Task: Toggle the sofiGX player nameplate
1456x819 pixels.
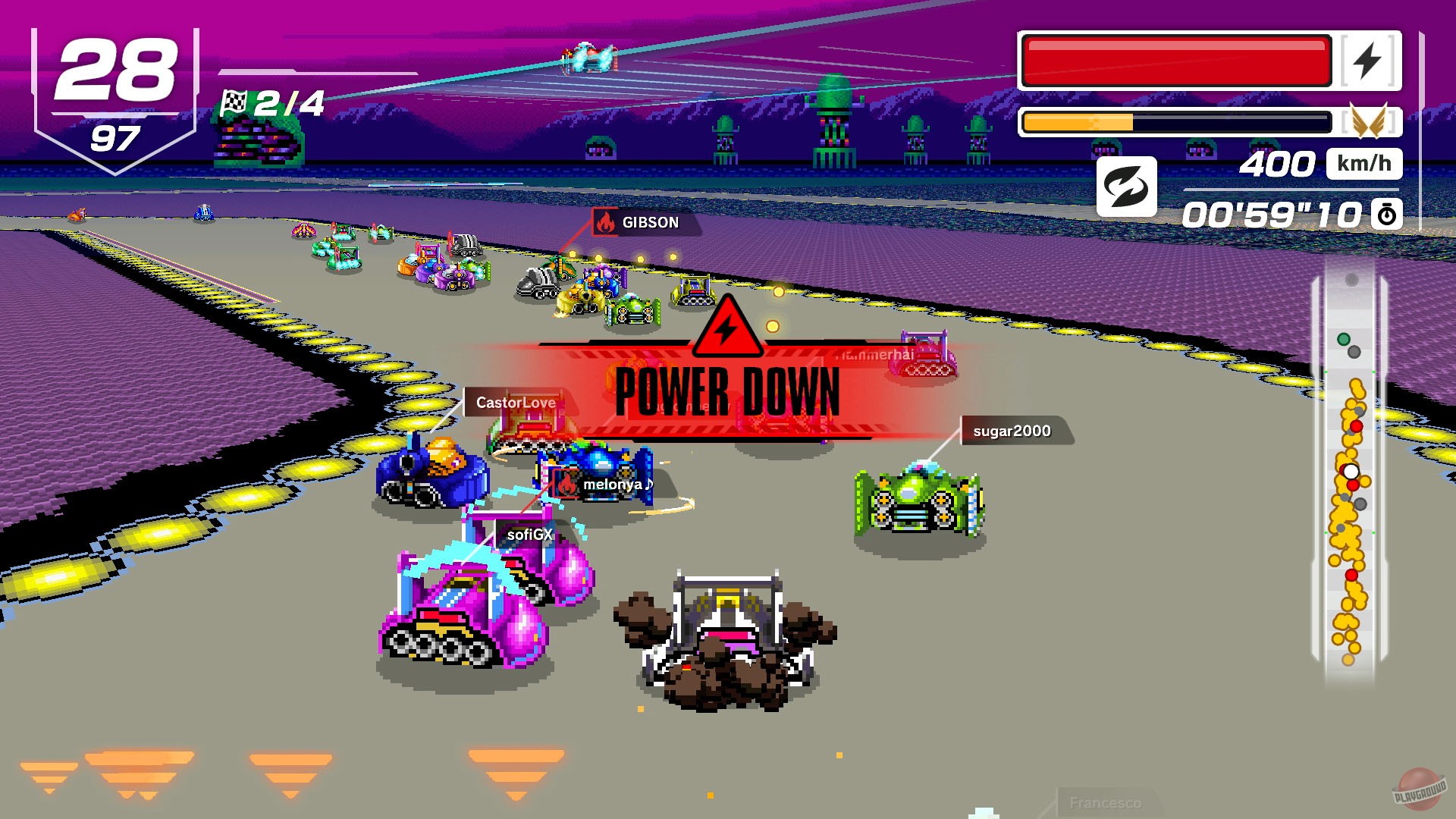Action: (x=529, y=534)
